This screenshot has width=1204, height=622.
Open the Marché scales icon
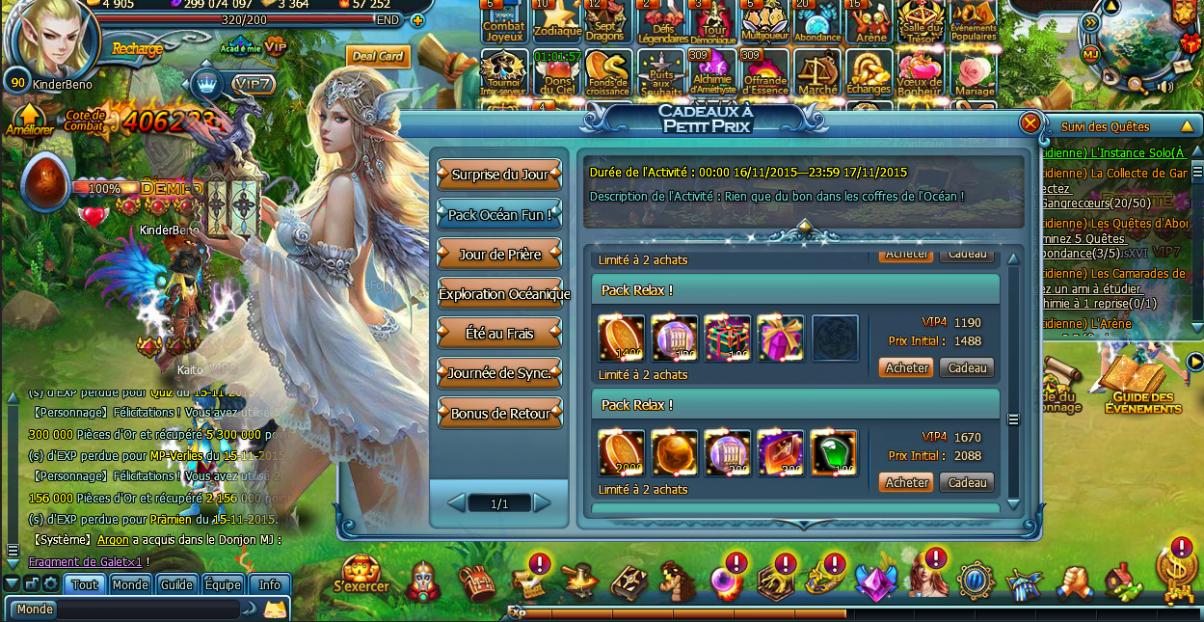(817, 74)
